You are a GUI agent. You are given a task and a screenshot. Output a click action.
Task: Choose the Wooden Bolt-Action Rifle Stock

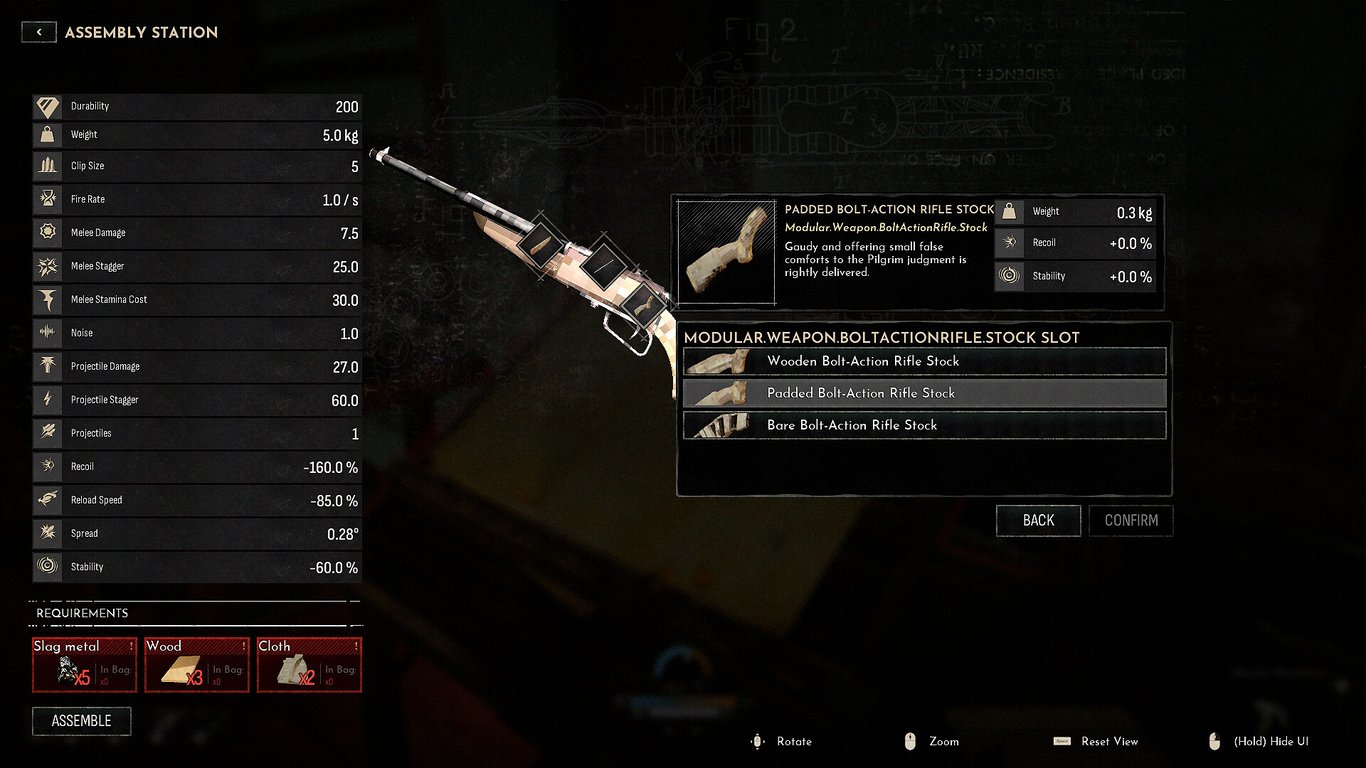pyautogui.click(x=924, y=361)
